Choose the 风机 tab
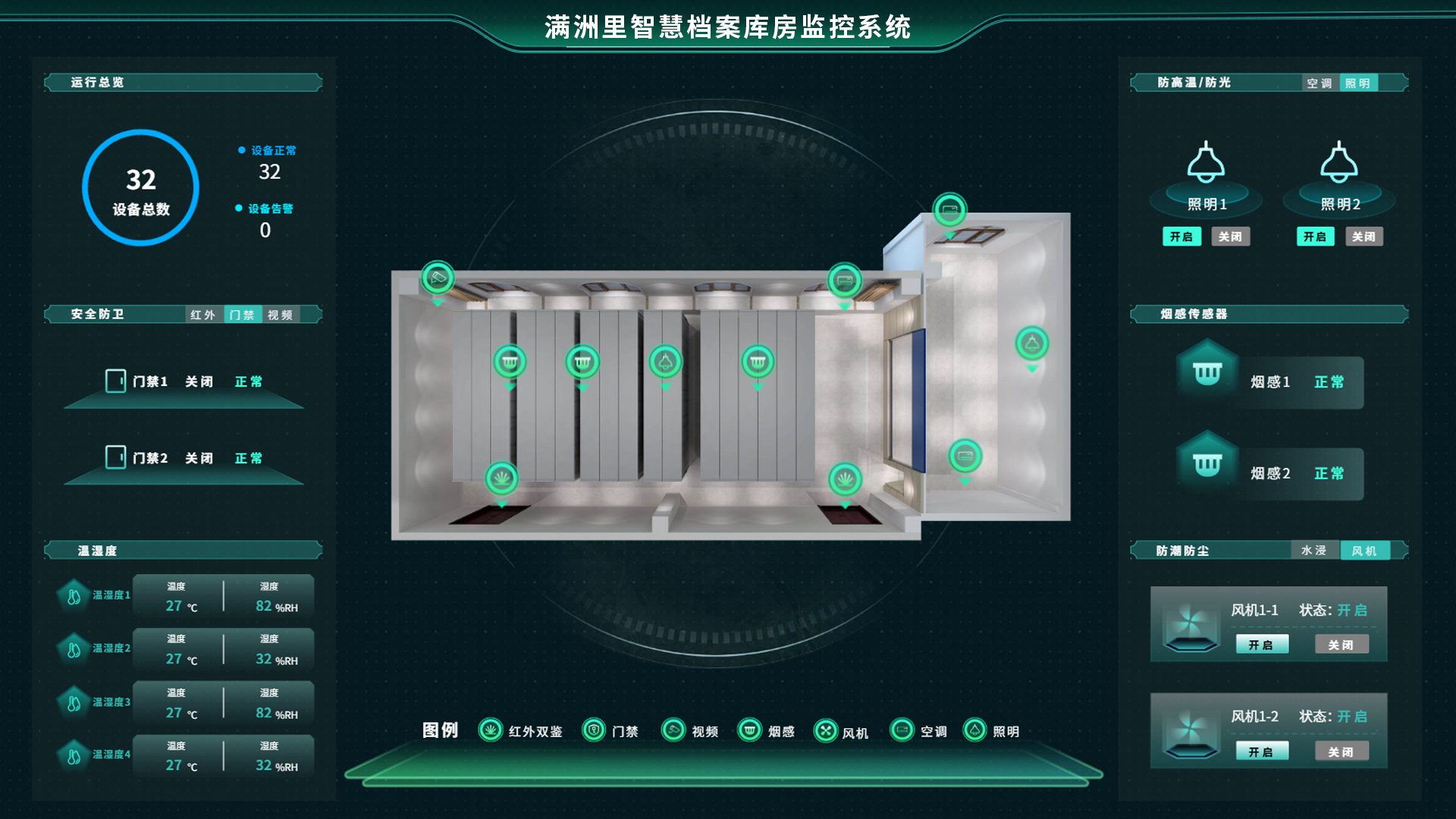1456x819 pixels. click(x=1364, y=551)
